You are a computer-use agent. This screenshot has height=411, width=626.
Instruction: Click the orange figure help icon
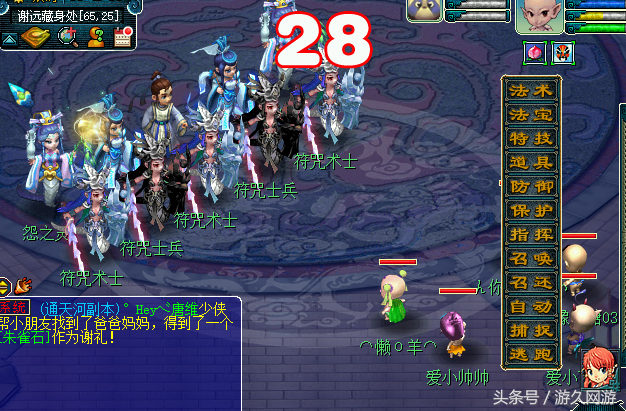click(96, 37)
